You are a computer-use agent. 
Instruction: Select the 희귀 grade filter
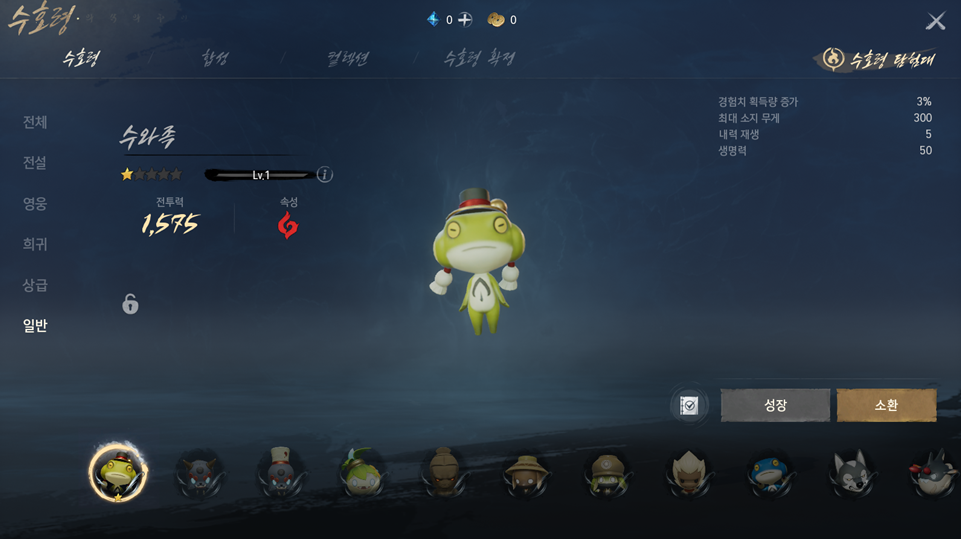tap(35, 244)
